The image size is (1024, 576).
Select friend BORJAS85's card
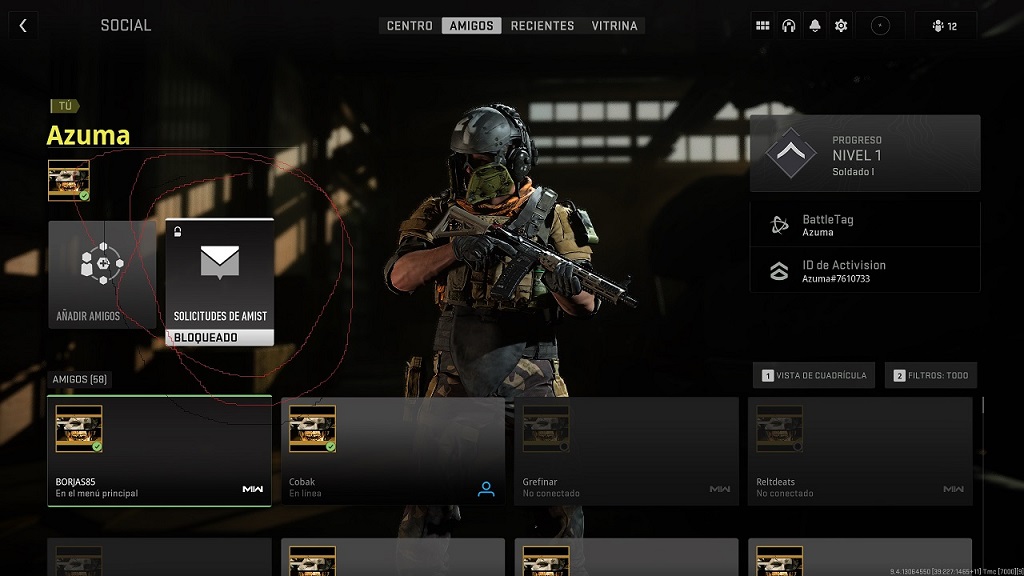[159, 451]
